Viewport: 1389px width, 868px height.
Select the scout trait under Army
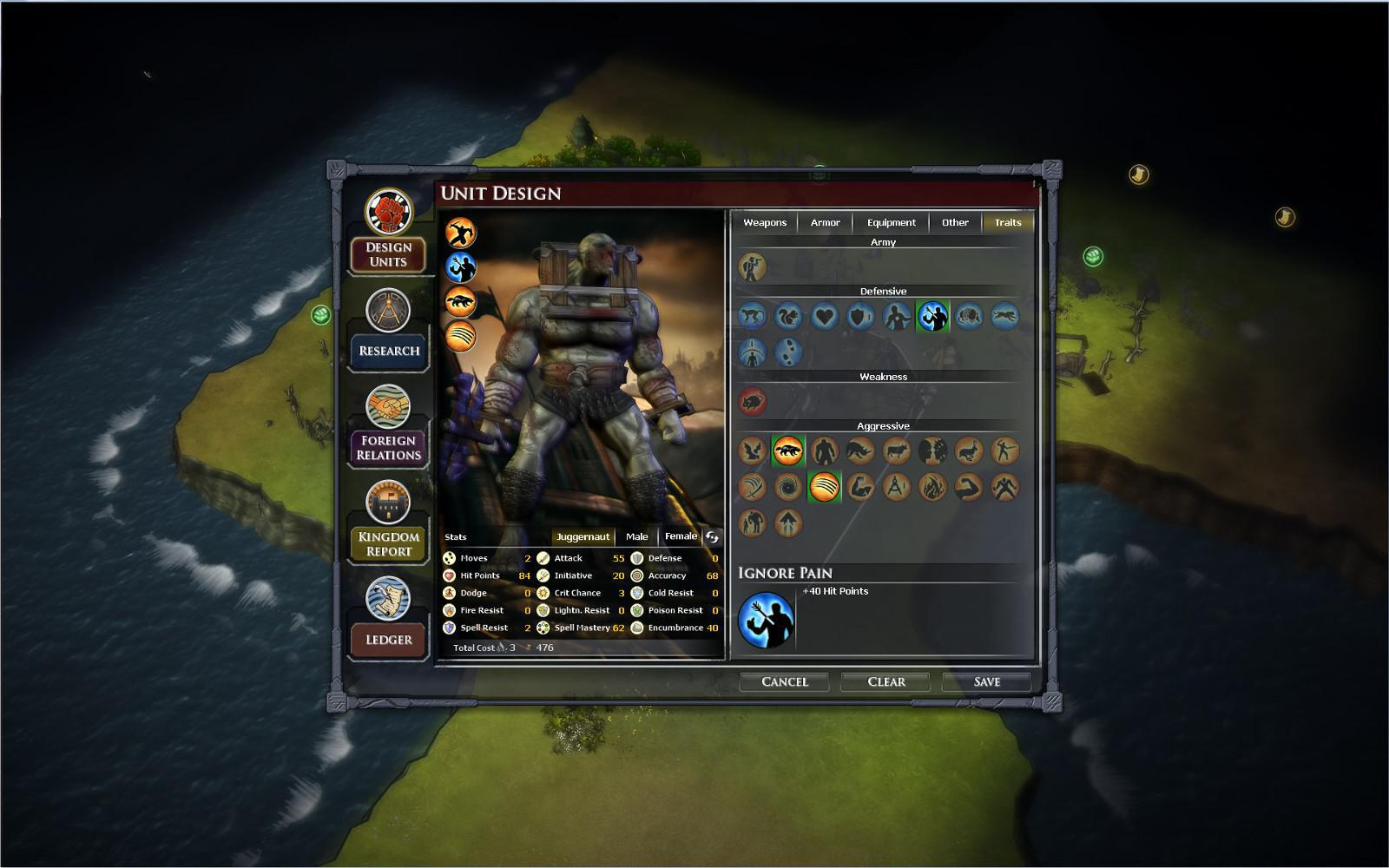tap(754, 267)
